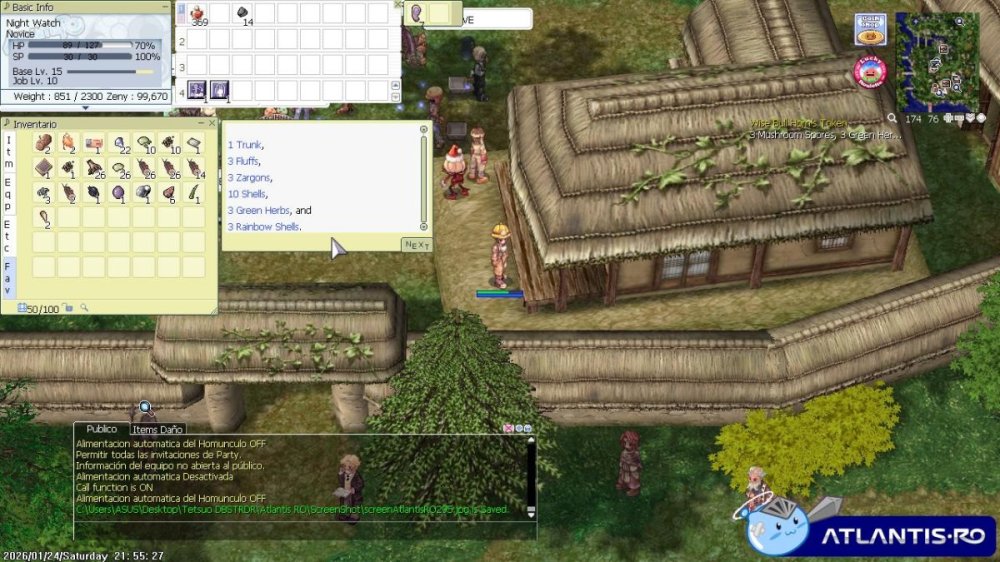Use the red potion hotbar slot with 369
The image size is (1000, 562).
tap(198, 13)
